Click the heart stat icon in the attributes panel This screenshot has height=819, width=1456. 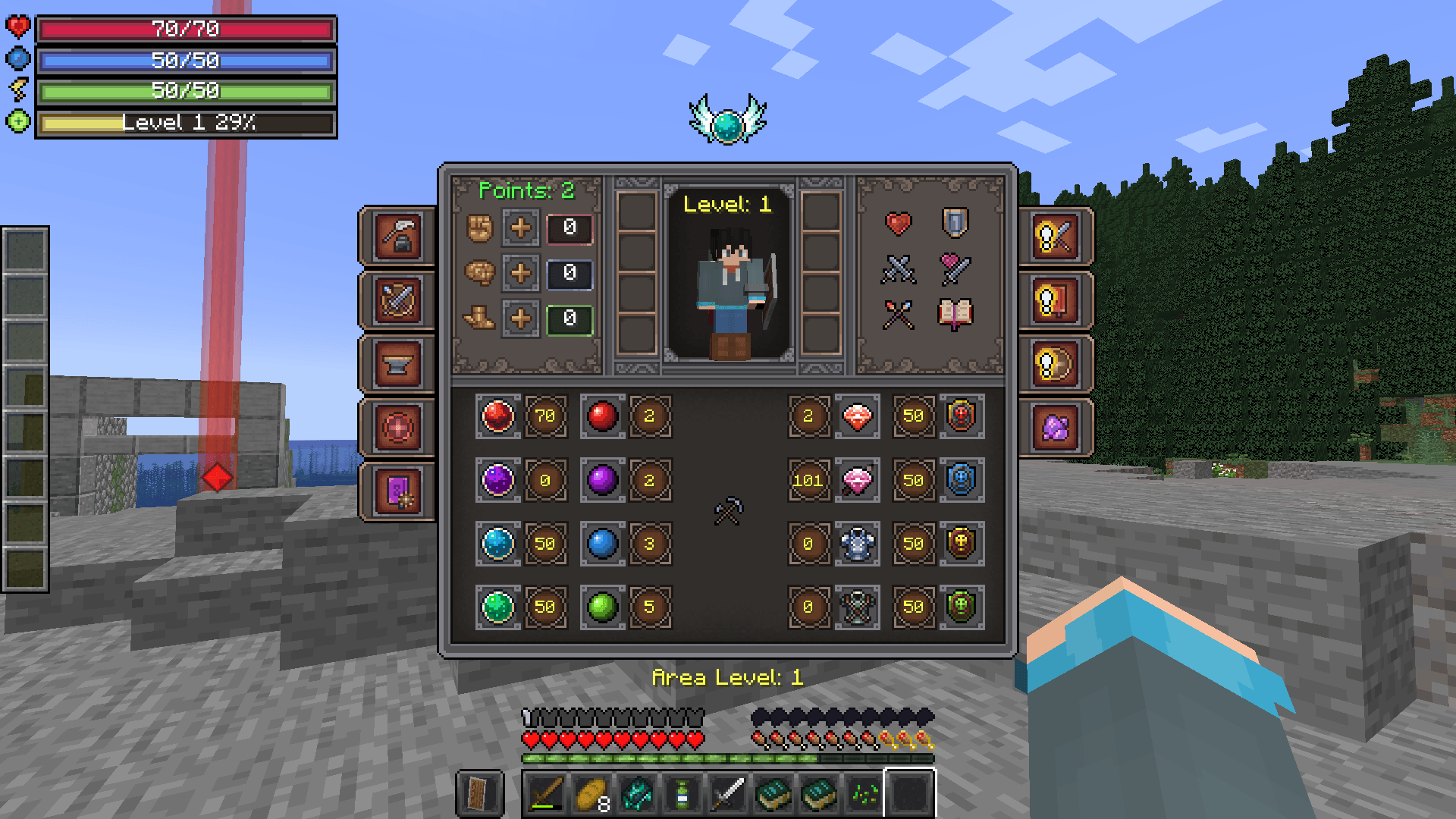click(899, 224)
